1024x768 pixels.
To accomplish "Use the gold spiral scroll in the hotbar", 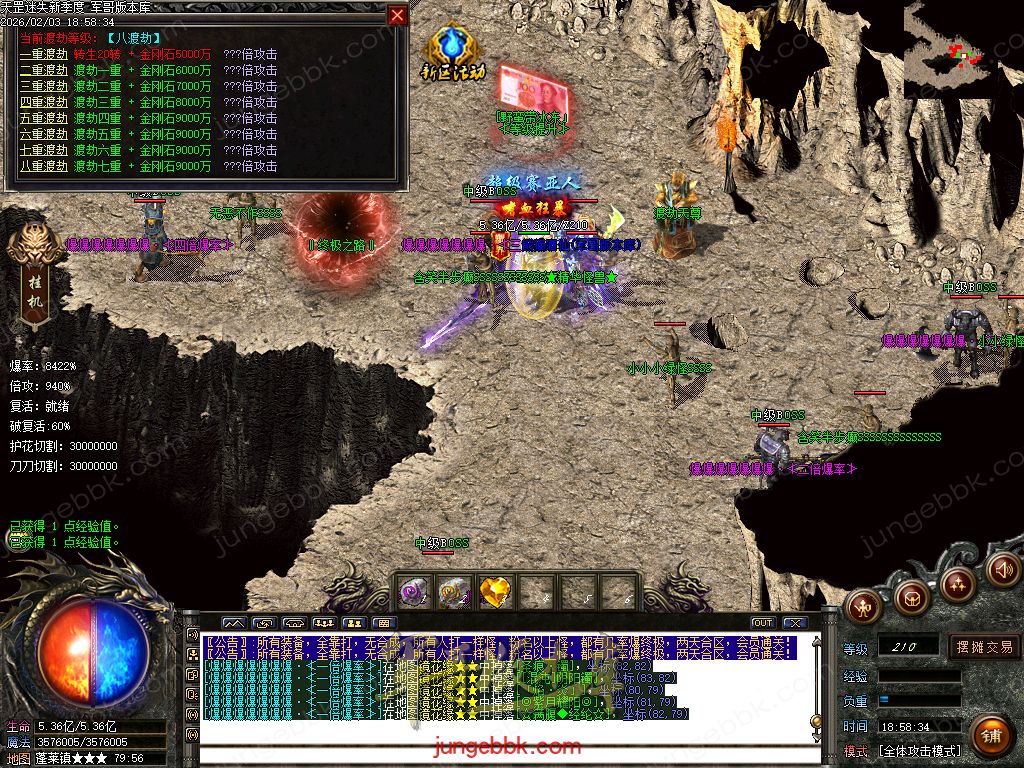I will pyautogui.click(x=454, y=592).
